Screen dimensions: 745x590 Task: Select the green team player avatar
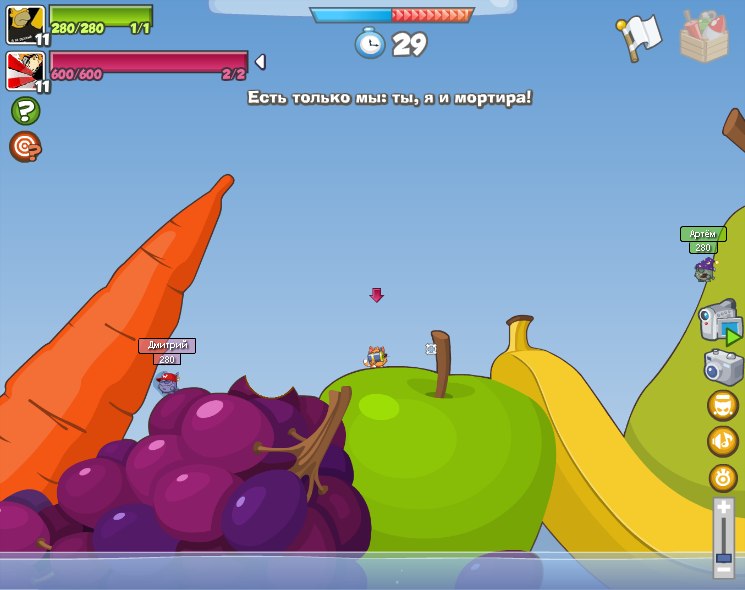pyautogui.click(x=25, y=25)
